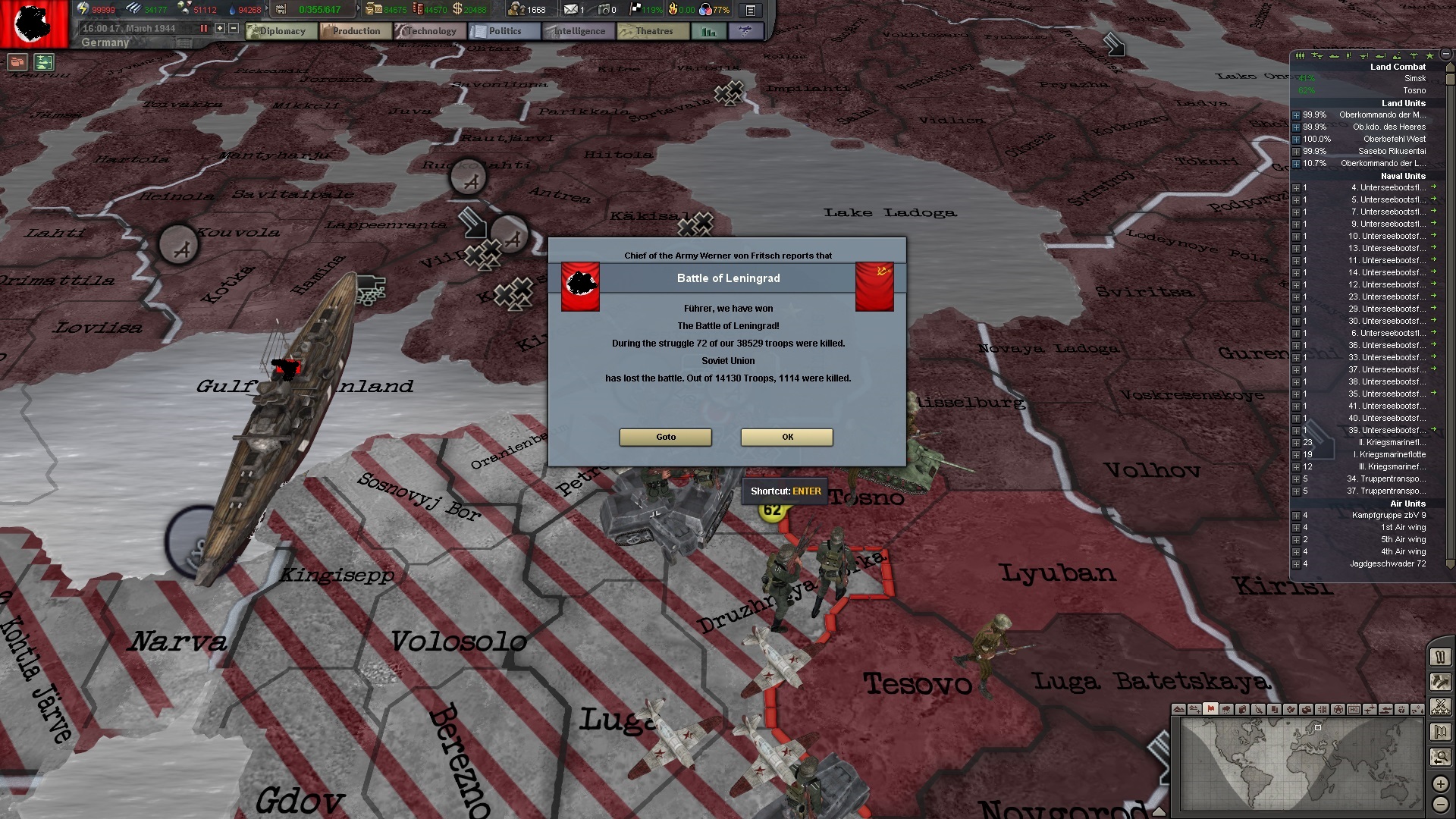The height and width of the screenshot is (819, 1456).
Task: Collapse the outliner with the minus toggle
Action: coord(1445,56)
